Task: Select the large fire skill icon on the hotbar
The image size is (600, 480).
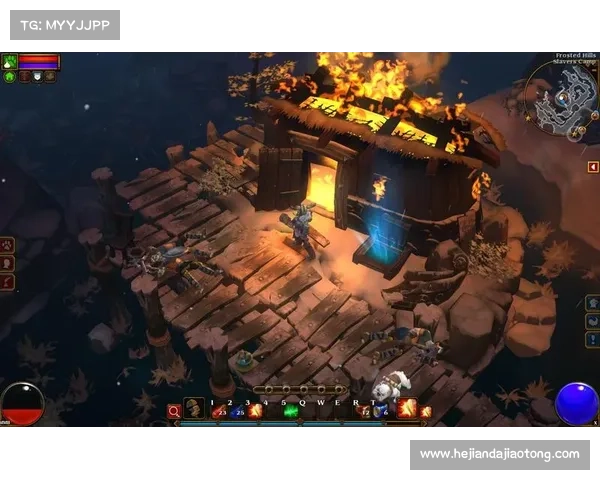Action: pyautogui.click(x=407, y=408)
